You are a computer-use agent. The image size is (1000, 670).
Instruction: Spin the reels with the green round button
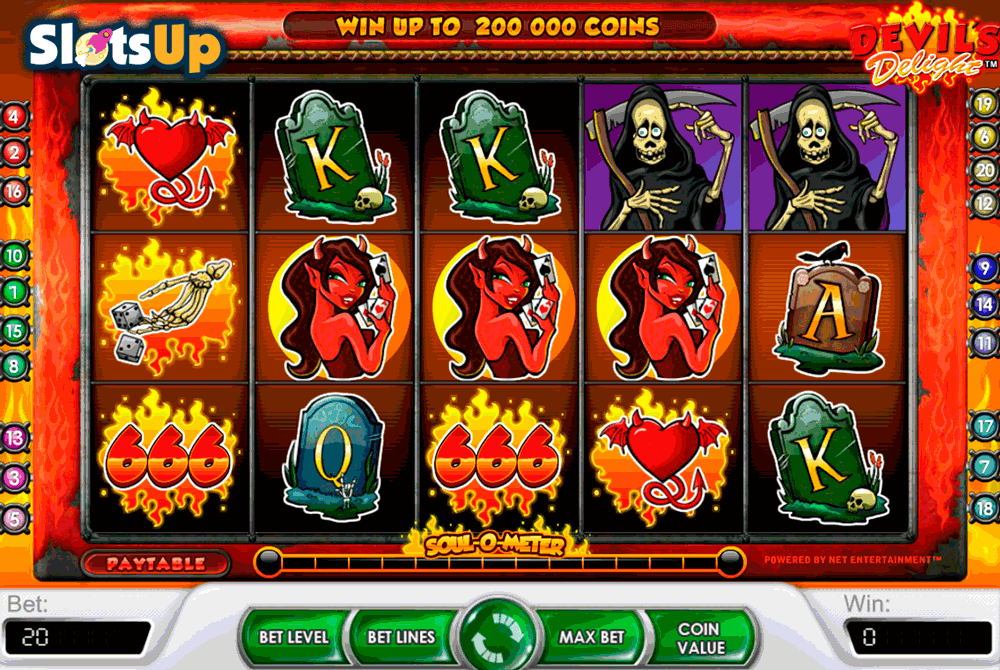498,637
